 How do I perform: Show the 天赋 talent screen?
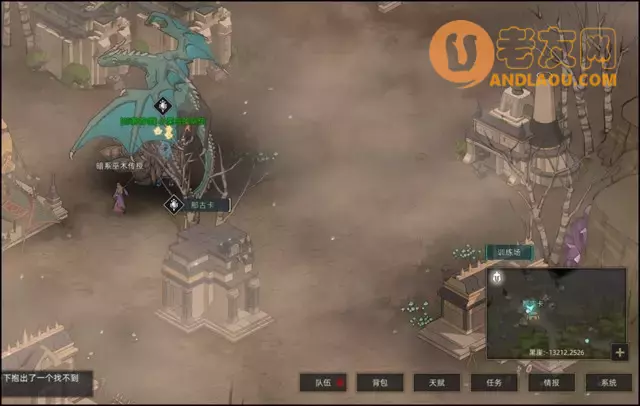[x=436, y=382]
